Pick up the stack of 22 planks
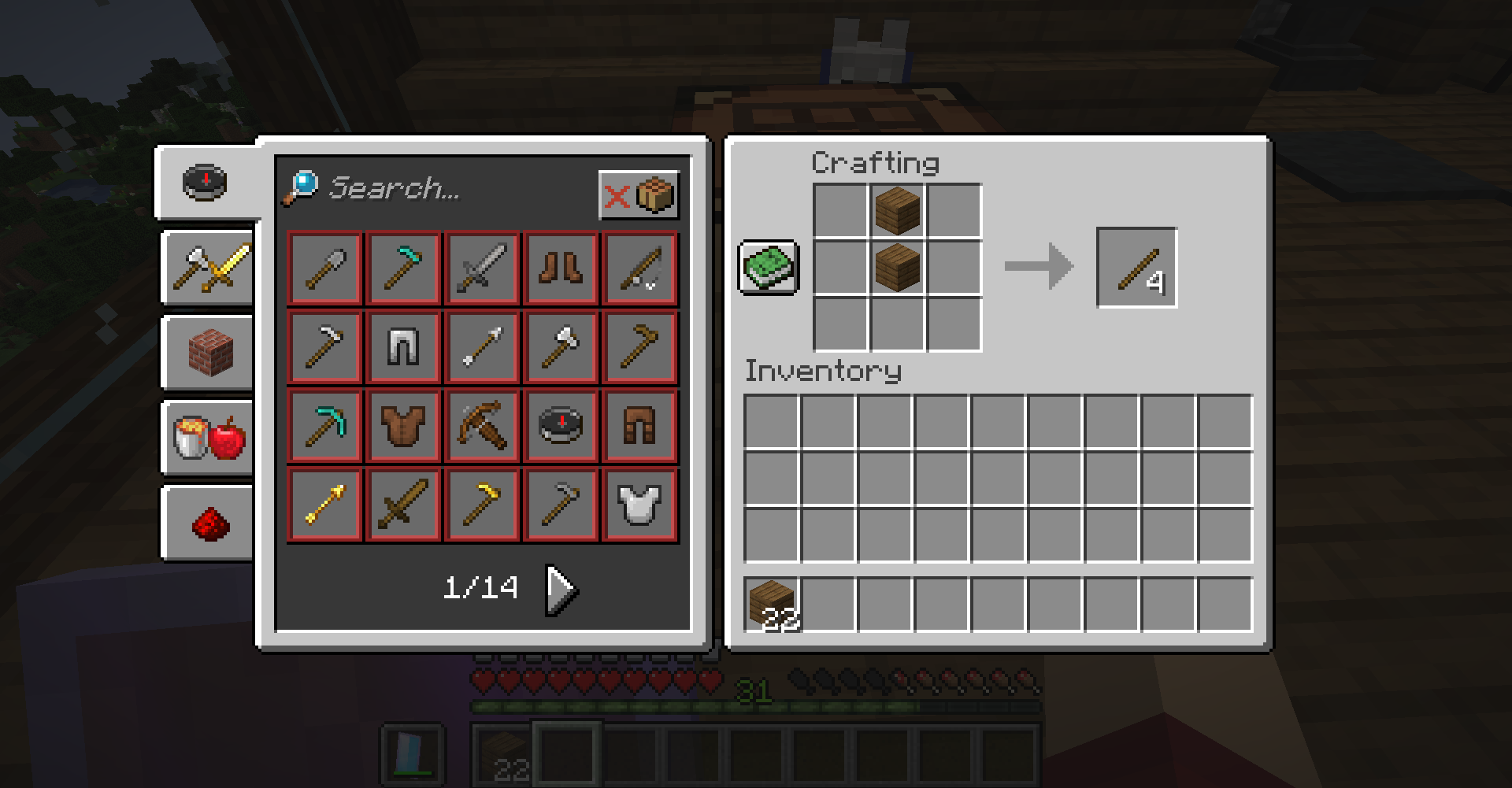1512x788 pixels. coord(772,605)
